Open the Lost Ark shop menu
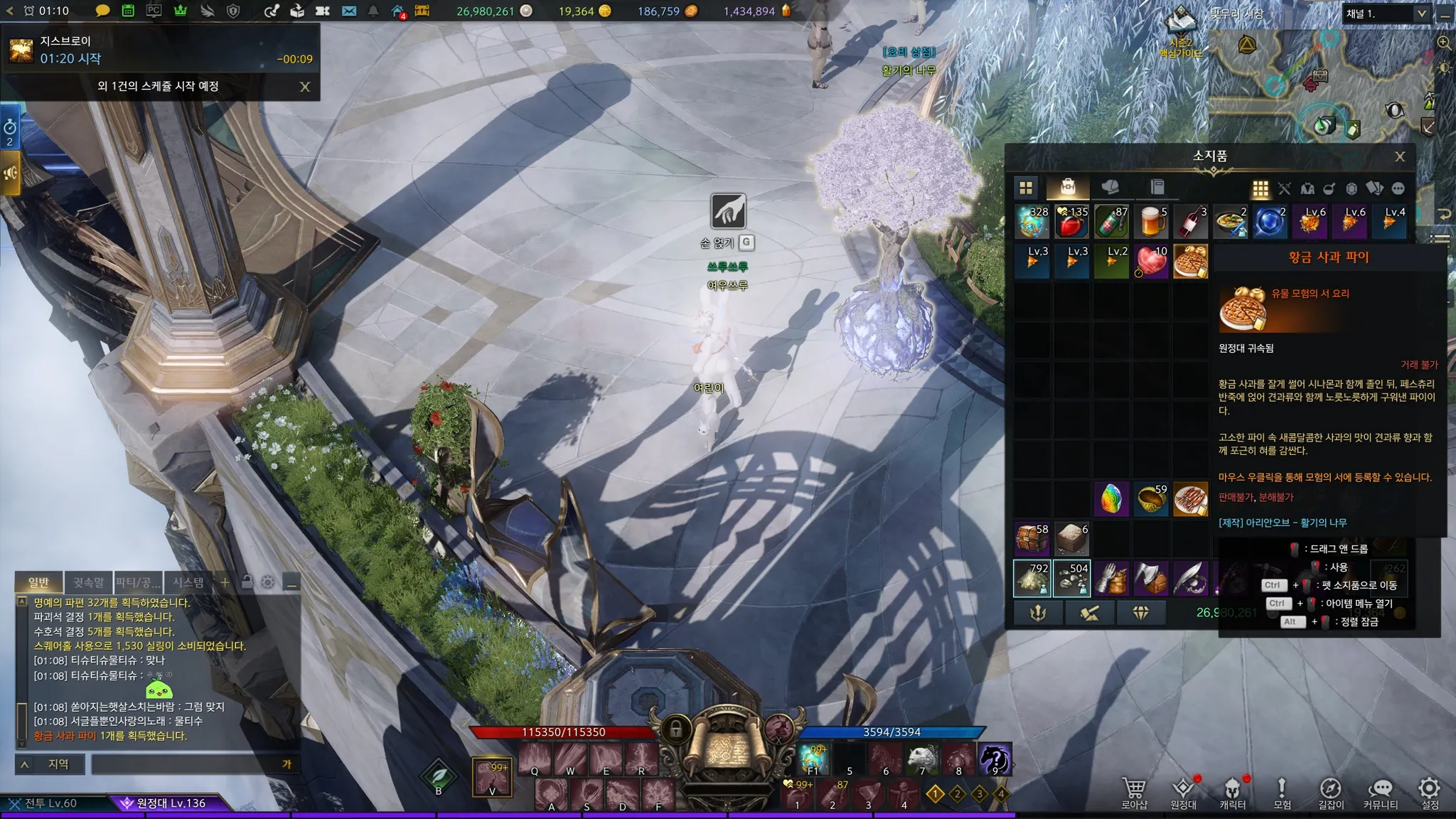The image size is (1456, 819). click(x=1134, y=793)
